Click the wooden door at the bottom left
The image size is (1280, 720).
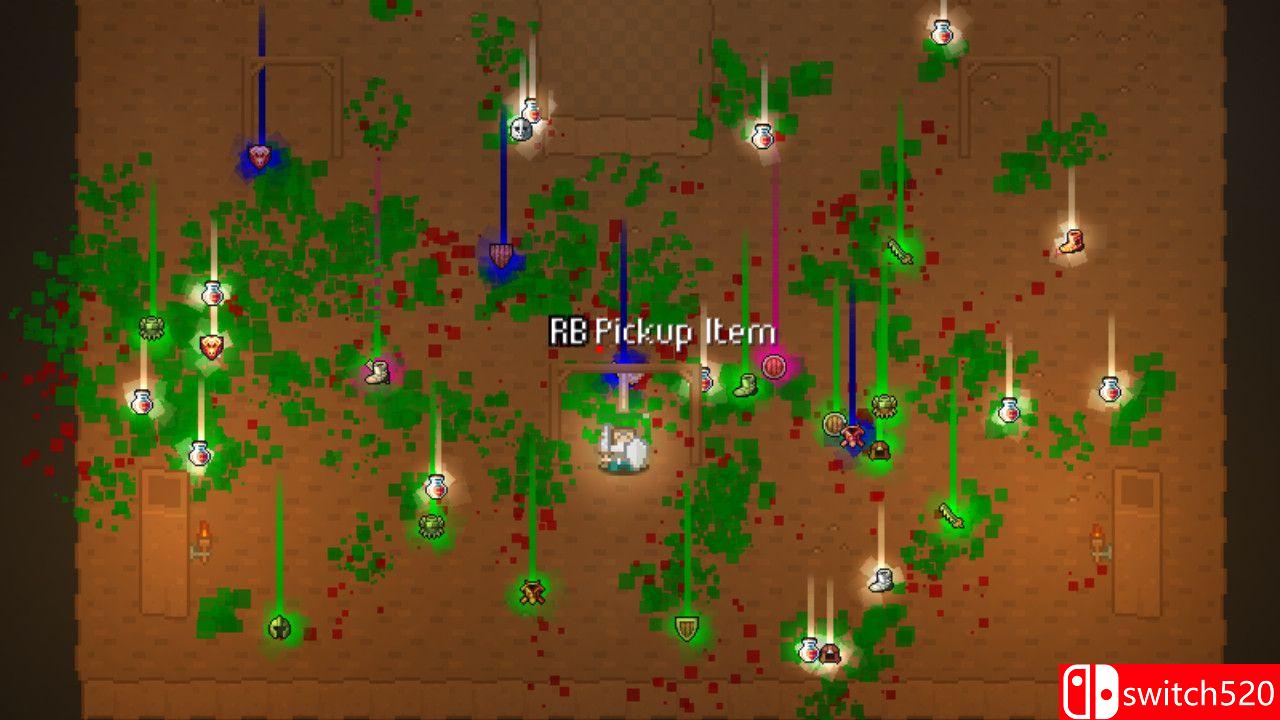pos(163,545)
